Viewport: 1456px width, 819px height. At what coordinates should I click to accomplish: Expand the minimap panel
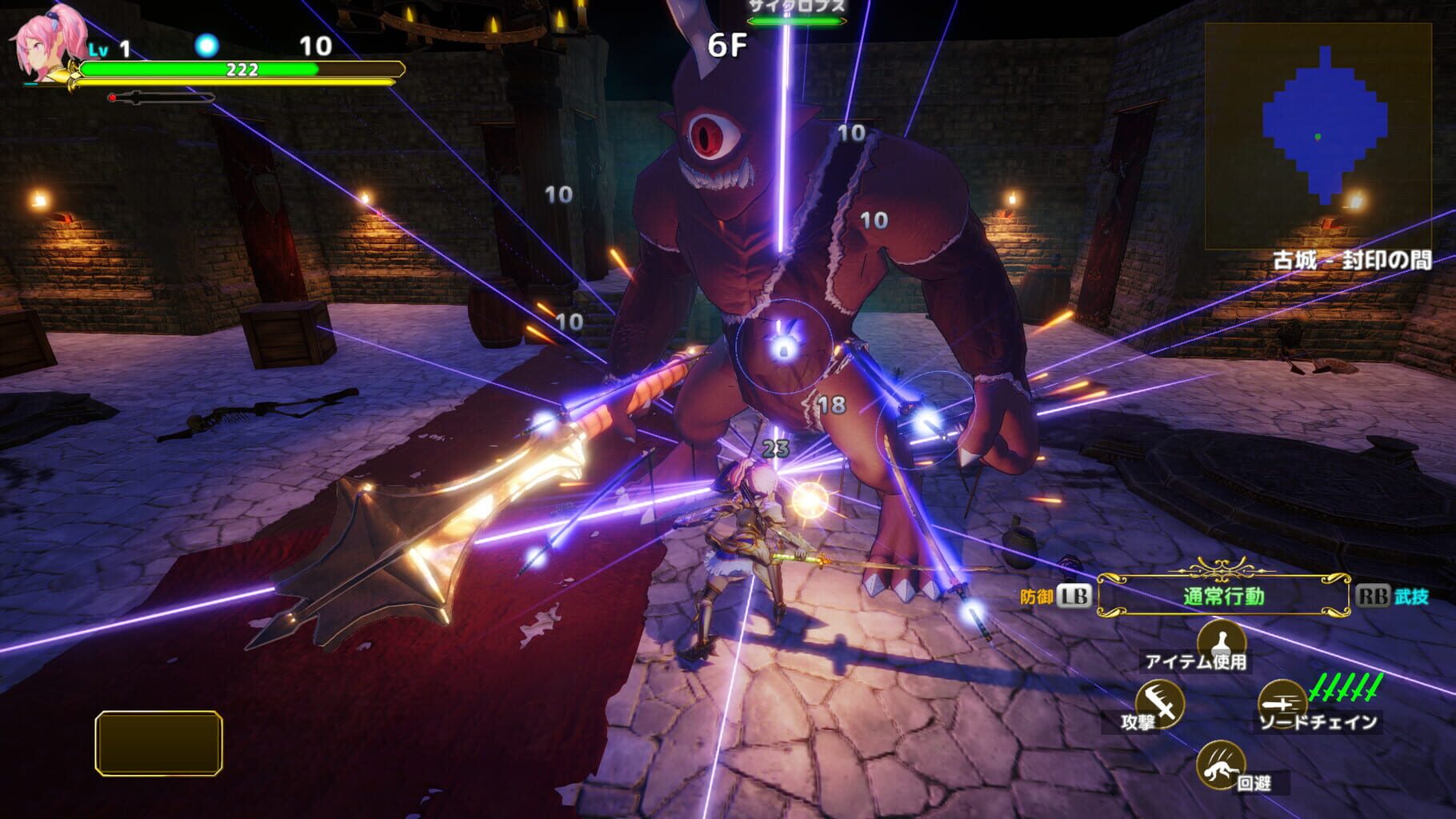coord(1320,136)
